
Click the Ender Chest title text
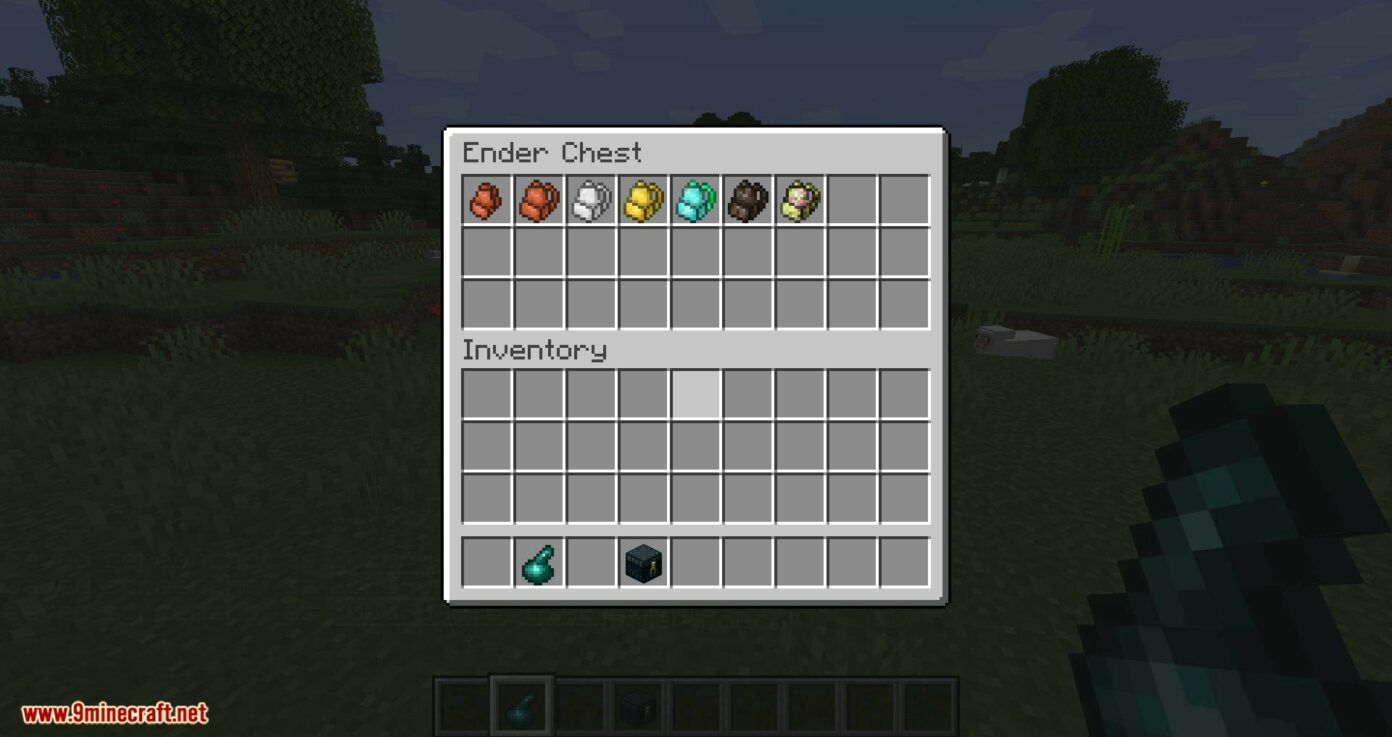pyautogui.click(x=552, y=152)
